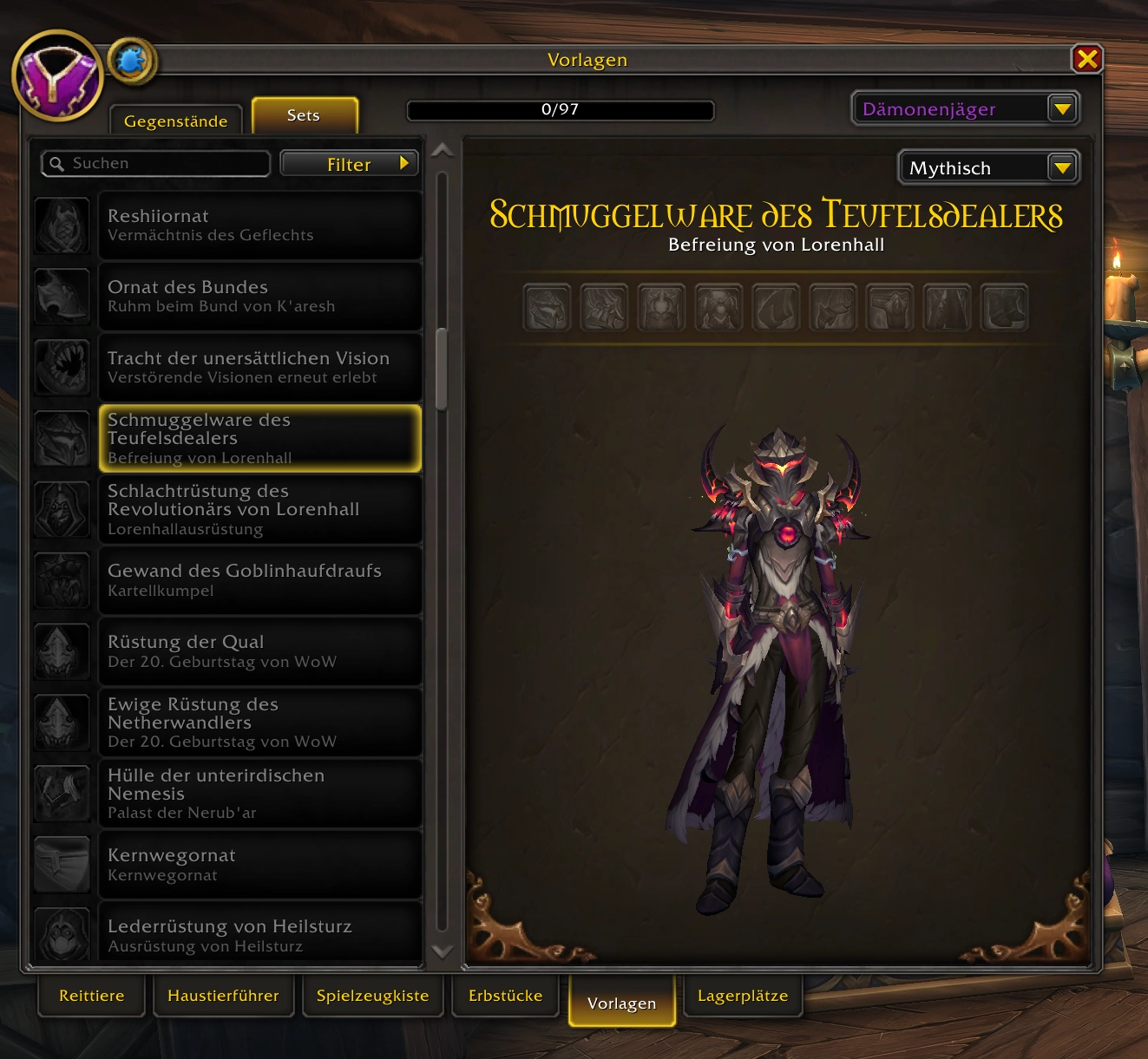The height and width of the screenshot is (1059, 1148).
Task: Choose the Ornat des Bundes set
Action: 259,296
